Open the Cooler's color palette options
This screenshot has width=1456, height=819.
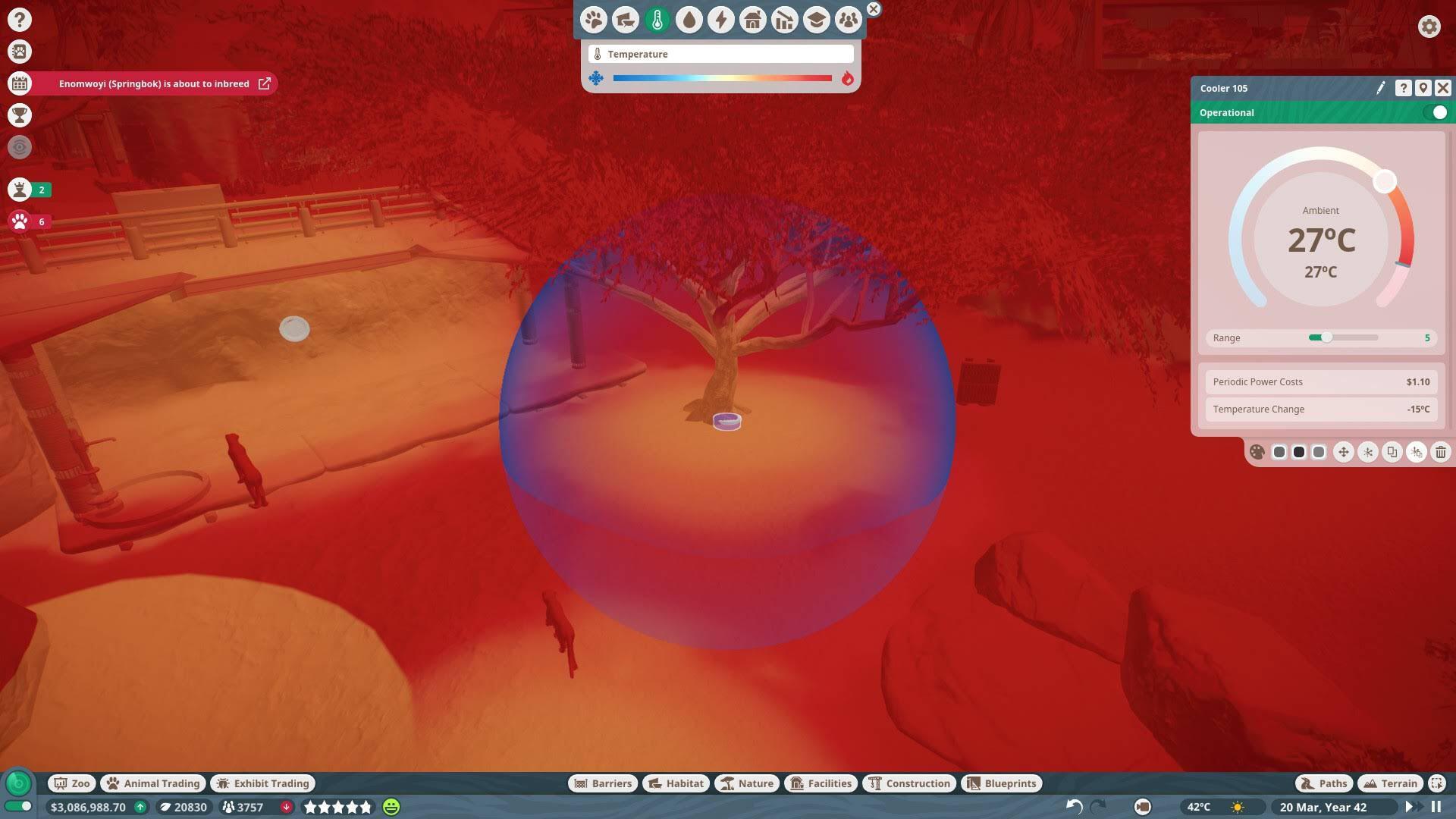click(1257, 452)
